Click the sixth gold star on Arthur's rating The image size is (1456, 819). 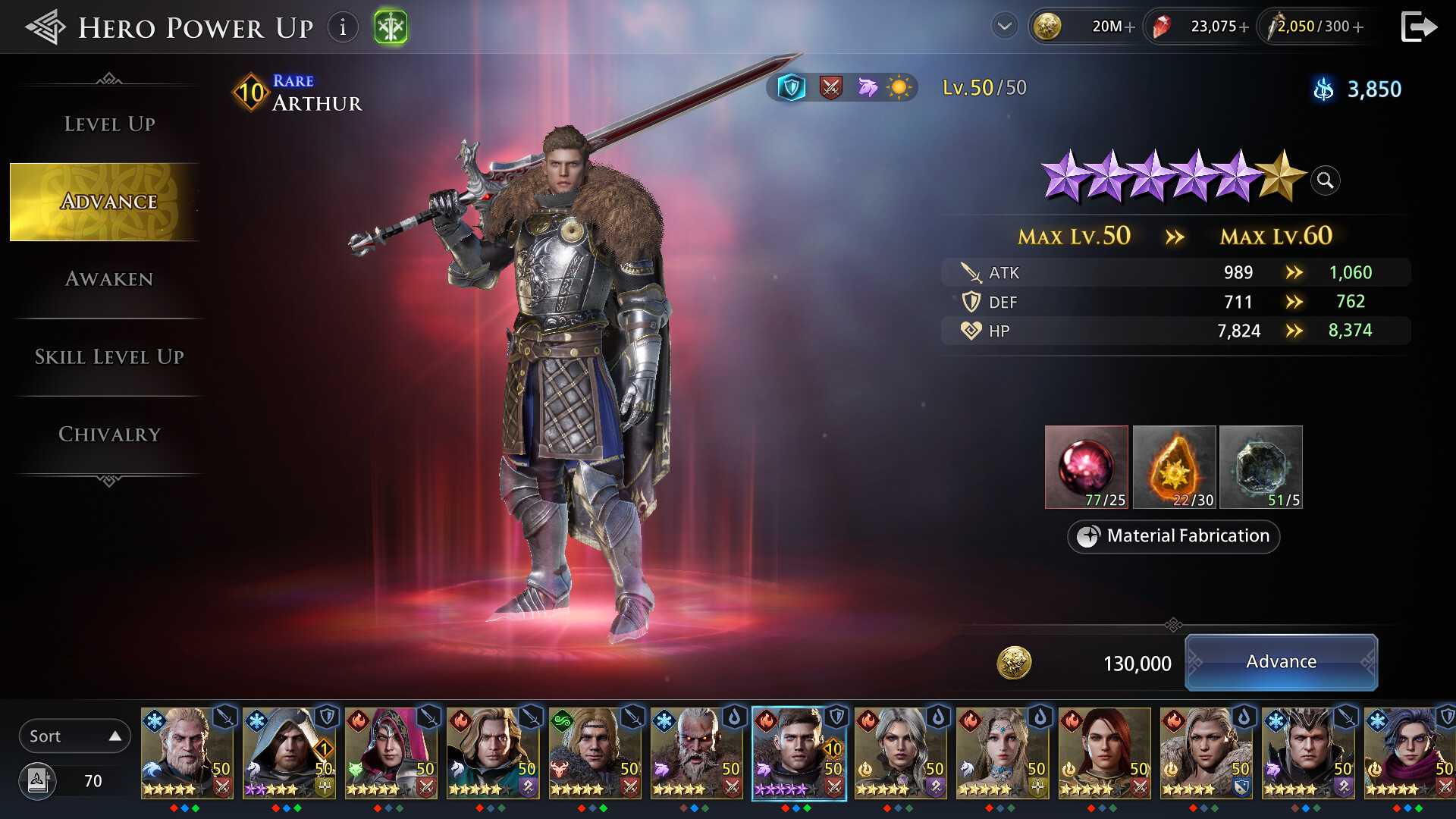tap(1279, 180)
